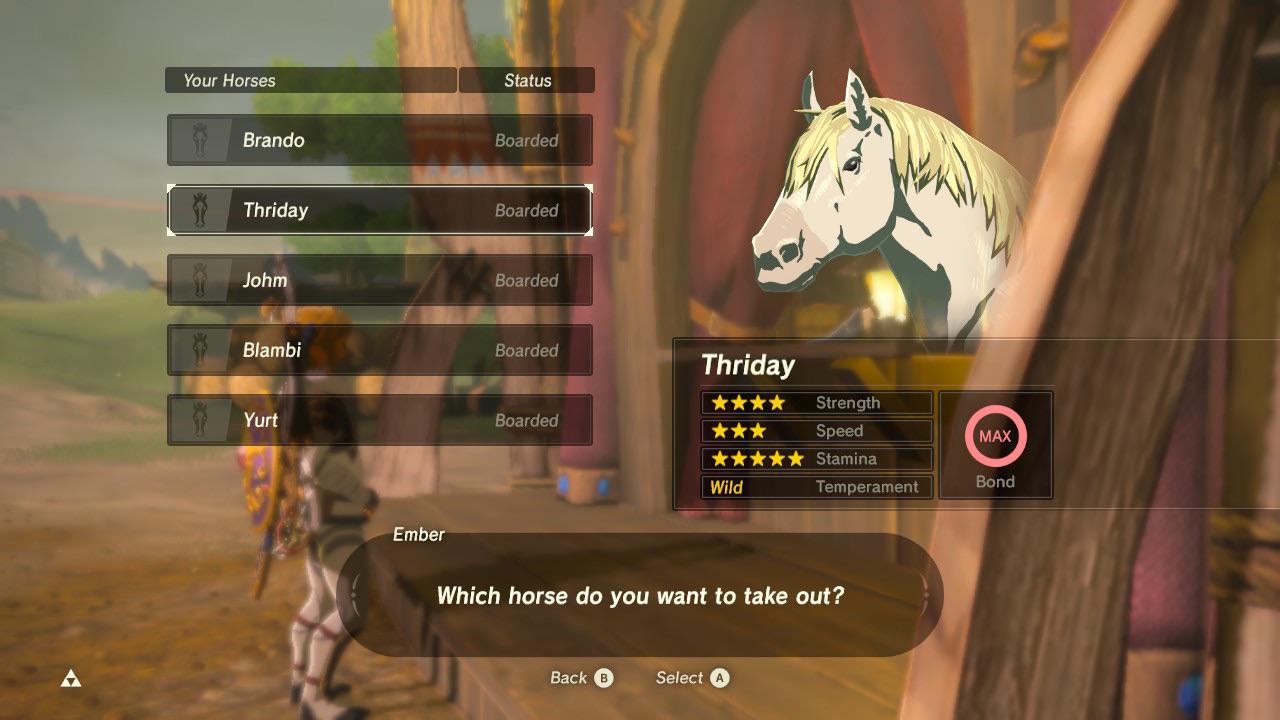Image resolution: width=1280 pixels, height=720 pixels.
Task: Choose the Select option
Action: click(691, 677)
